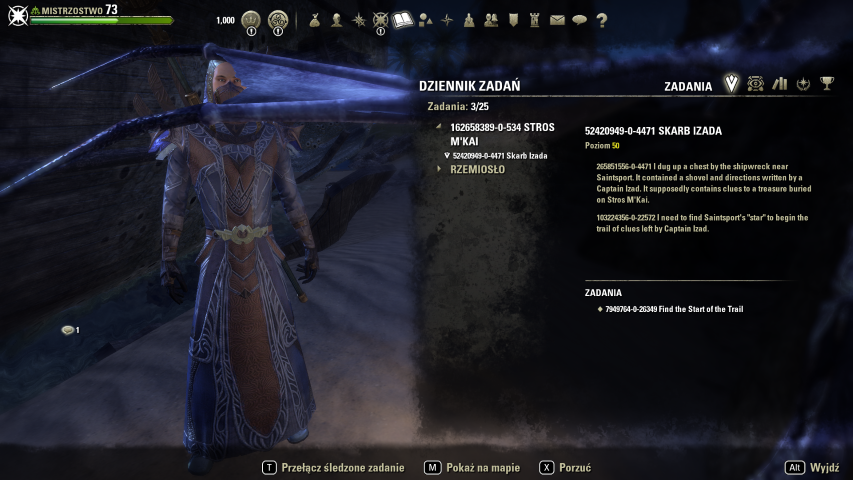Screen dimensions: 853x480
Task: Switch to the lore library books tab
Action: 780,84
